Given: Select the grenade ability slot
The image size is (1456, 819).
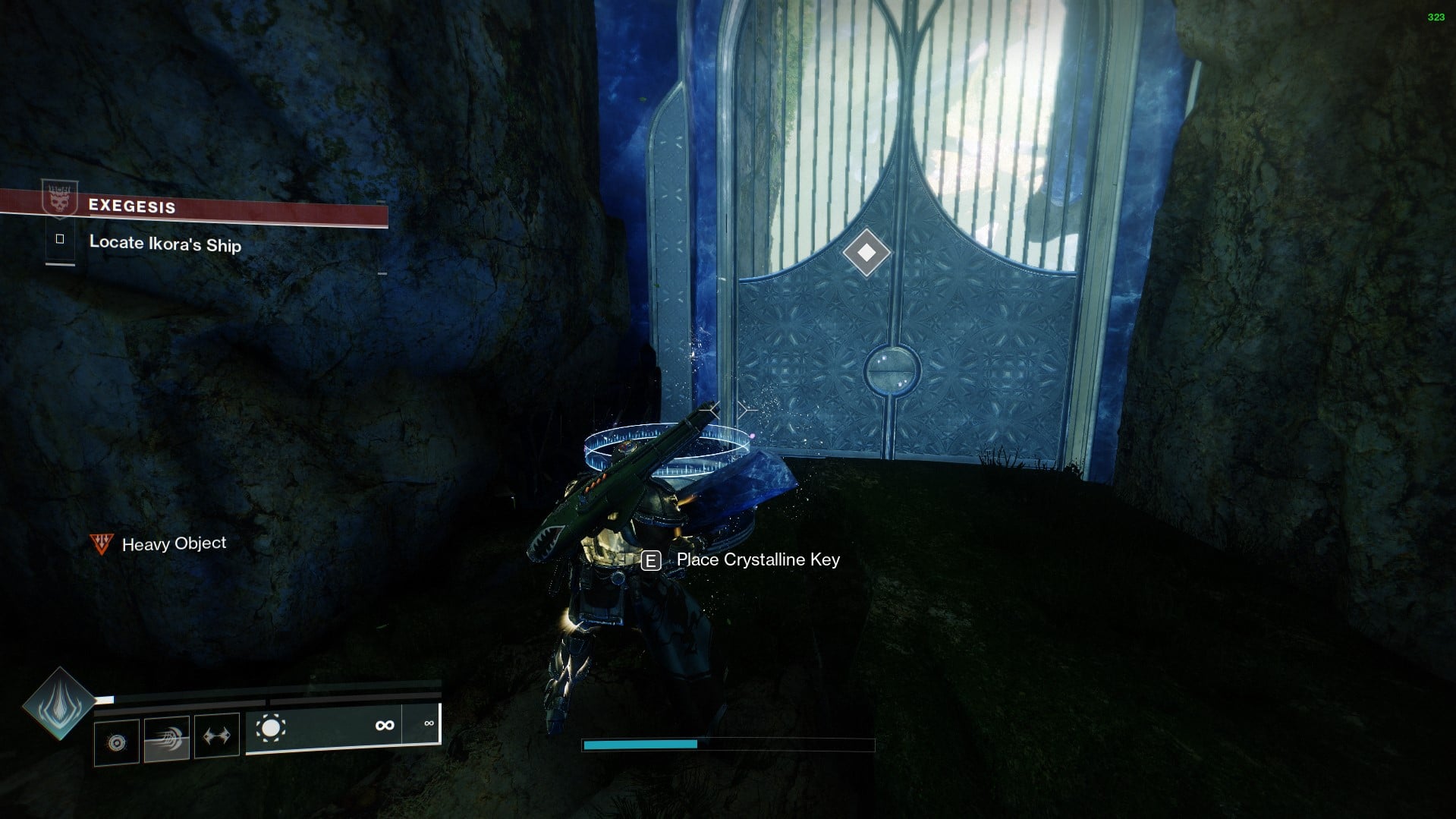Looking at the screenshot, I should pyautogui.click(x=117, y=742).
